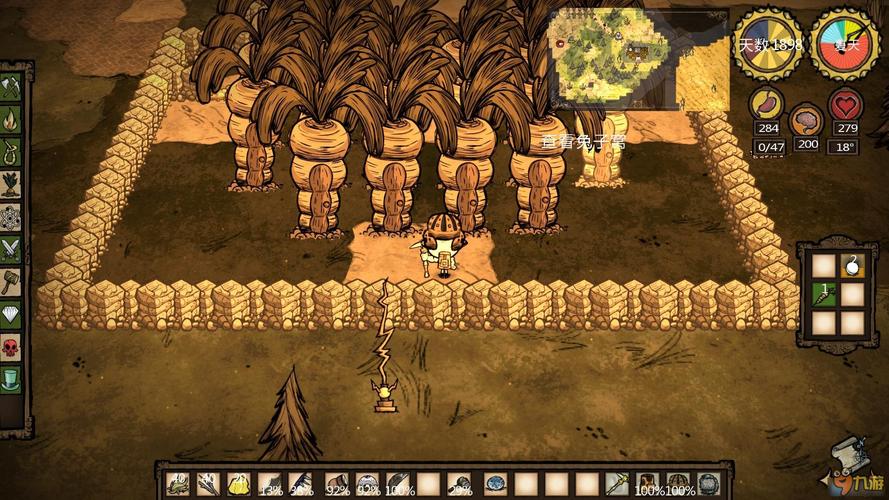This screenshot has height=500, width=889.
Task: Select the blue gem inventory slot
Action: (495, 484)
